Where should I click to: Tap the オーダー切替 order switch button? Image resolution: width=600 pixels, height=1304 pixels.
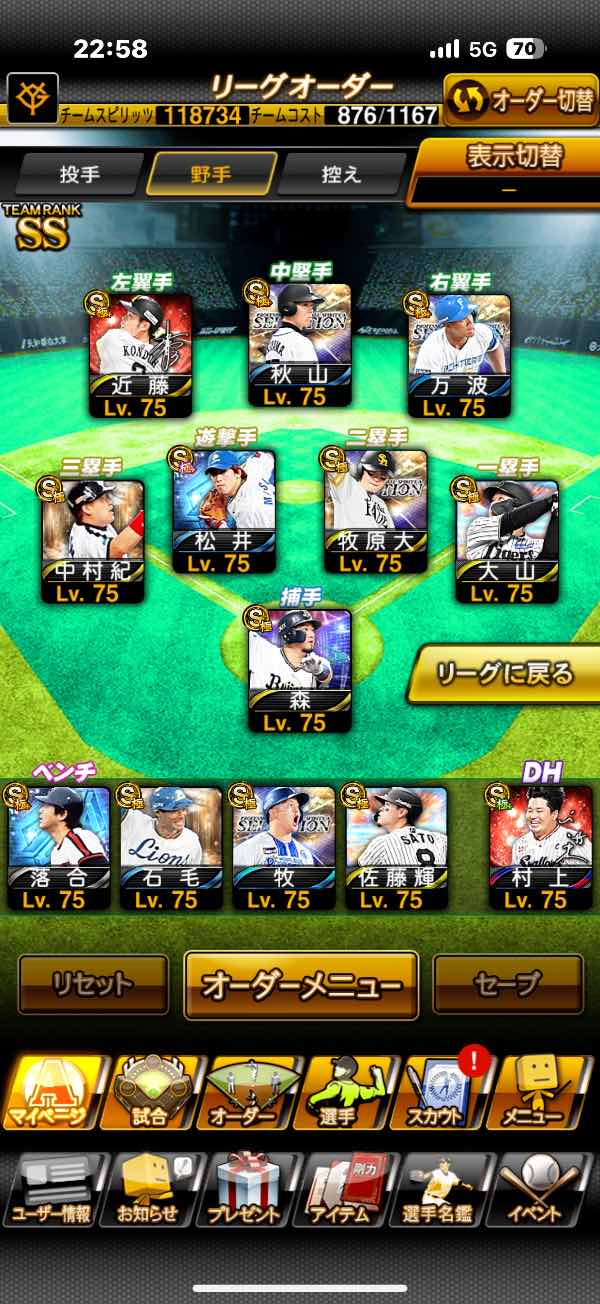point(520,100)
